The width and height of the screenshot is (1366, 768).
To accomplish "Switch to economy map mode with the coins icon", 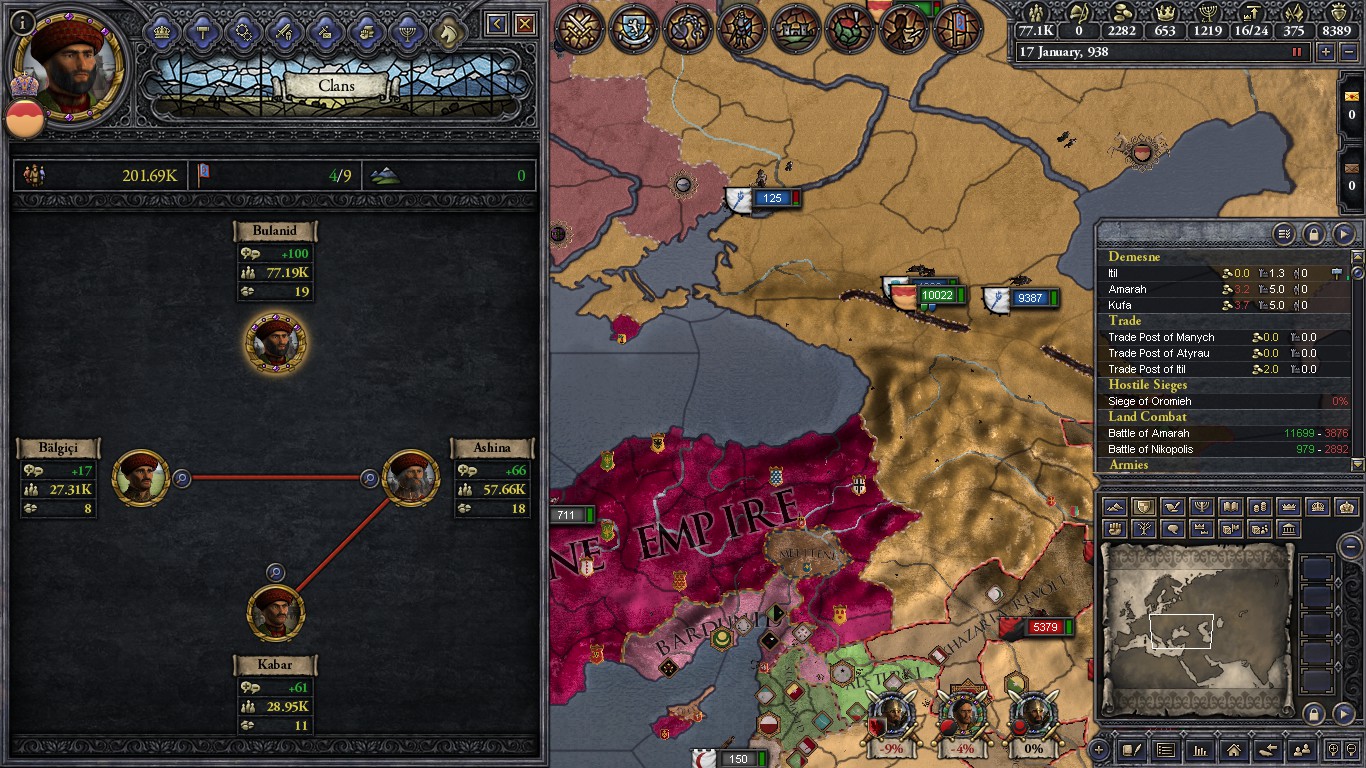I will click(x=1261, y=507).
